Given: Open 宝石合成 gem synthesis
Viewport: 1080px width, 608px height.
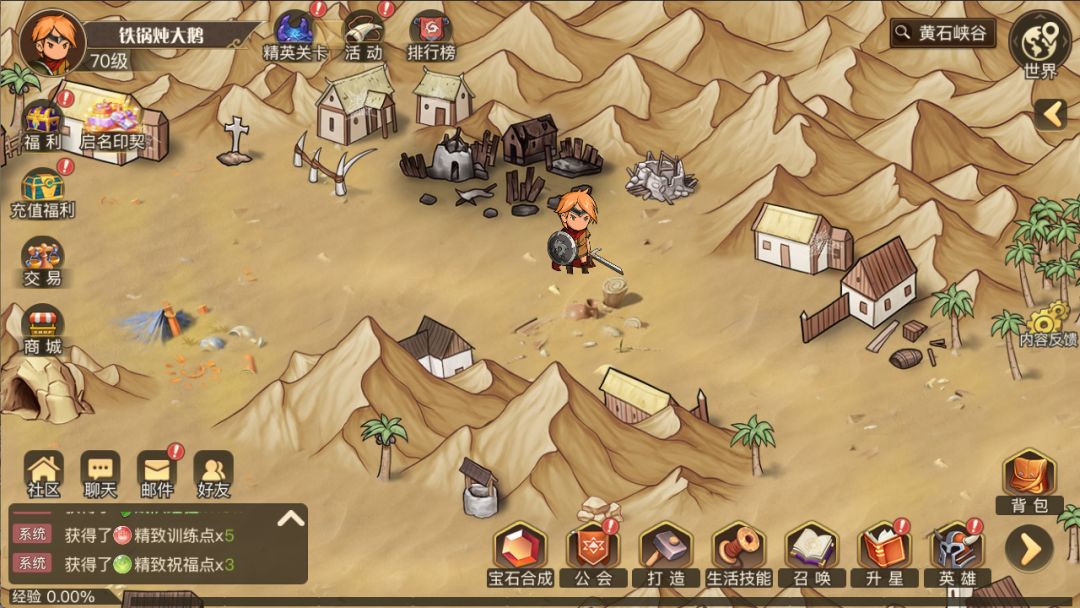Looking at the screenshot, I should pos(520,554).
